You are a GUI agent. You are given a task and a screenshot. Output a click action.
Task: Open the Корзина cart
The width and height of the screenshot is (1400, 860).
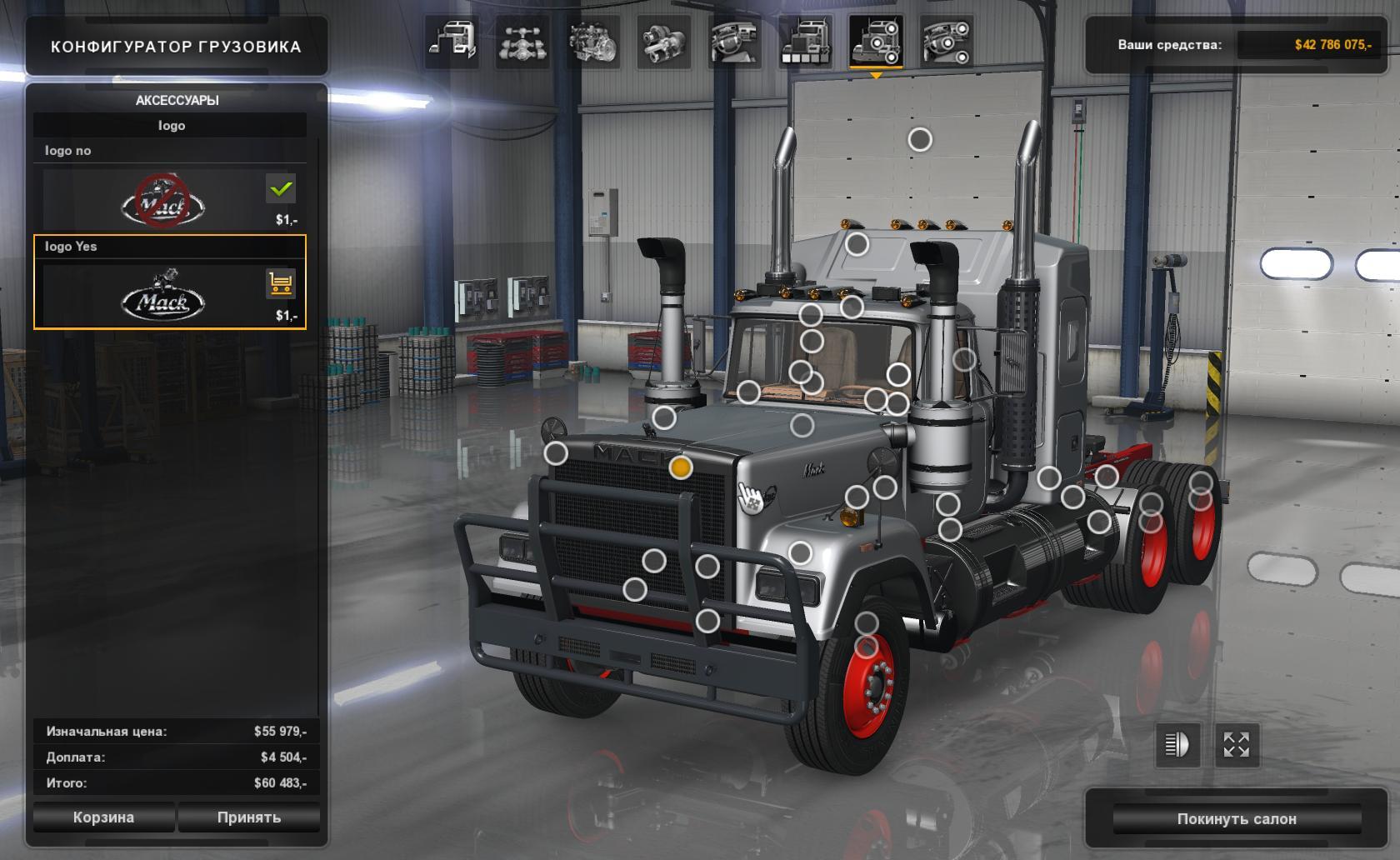tap(103, 817)
